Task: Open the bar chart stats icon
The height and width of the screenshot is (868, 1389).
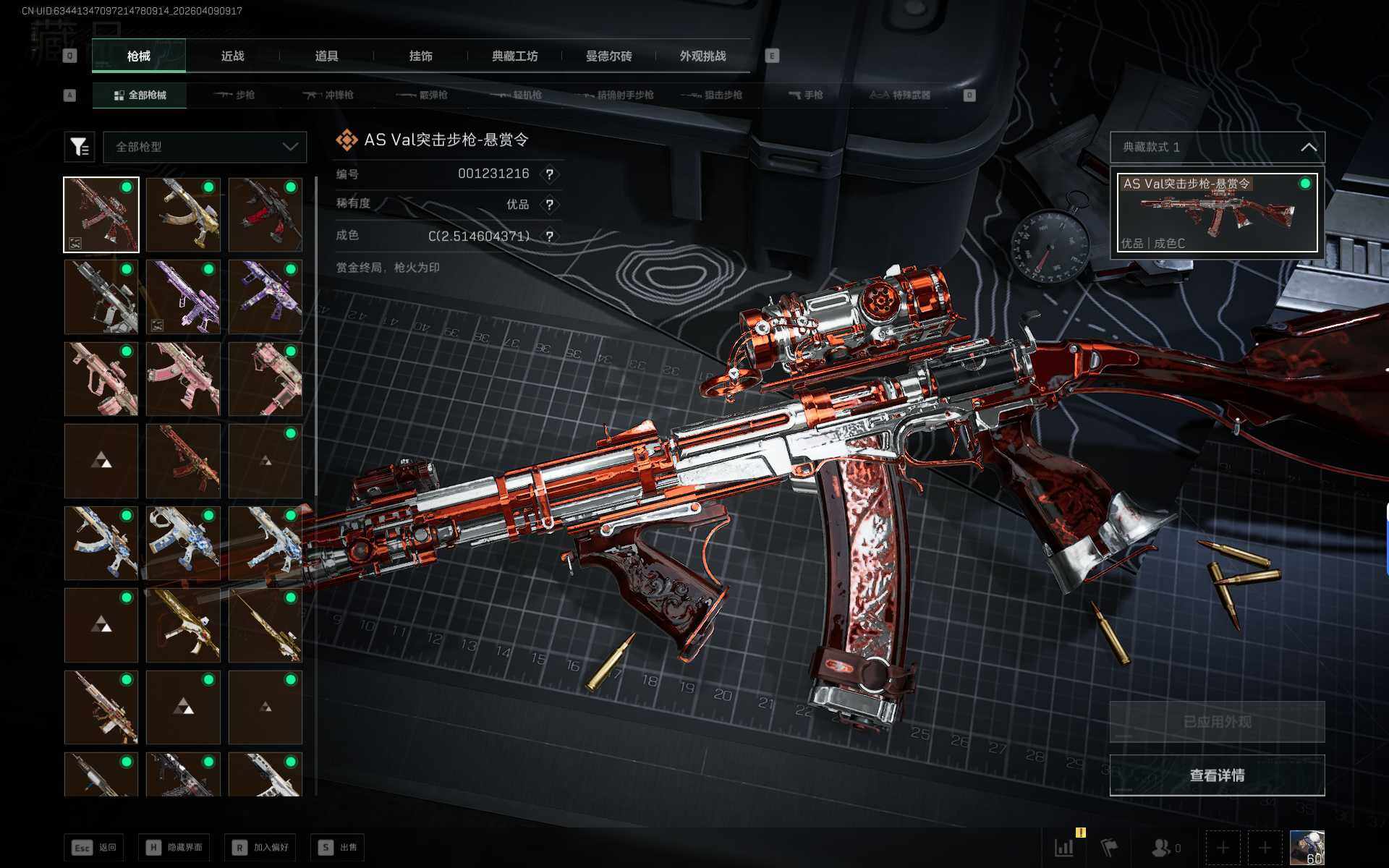Action: click(1064, 847)
